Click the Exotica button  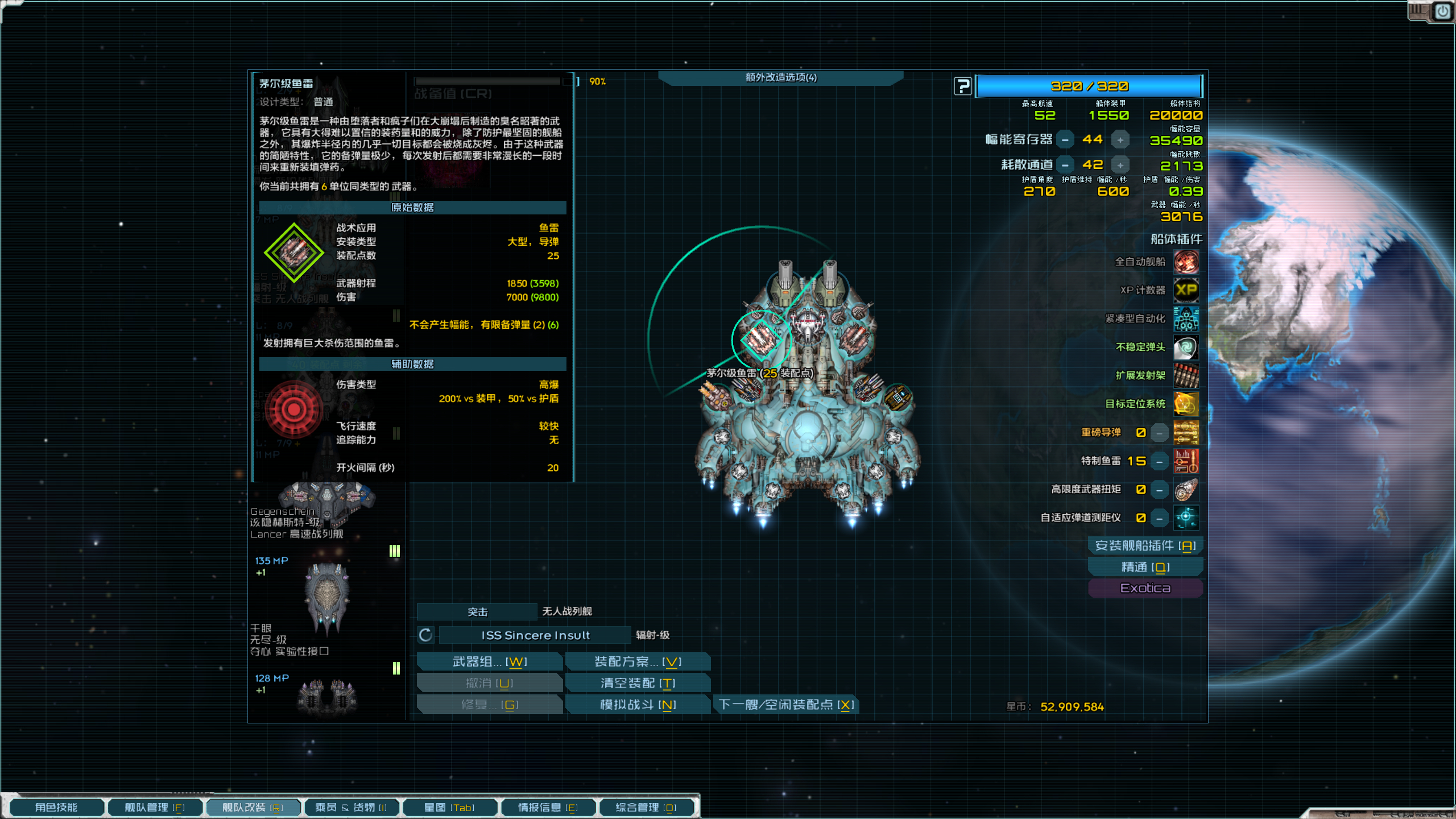(x=1145, y=588)
